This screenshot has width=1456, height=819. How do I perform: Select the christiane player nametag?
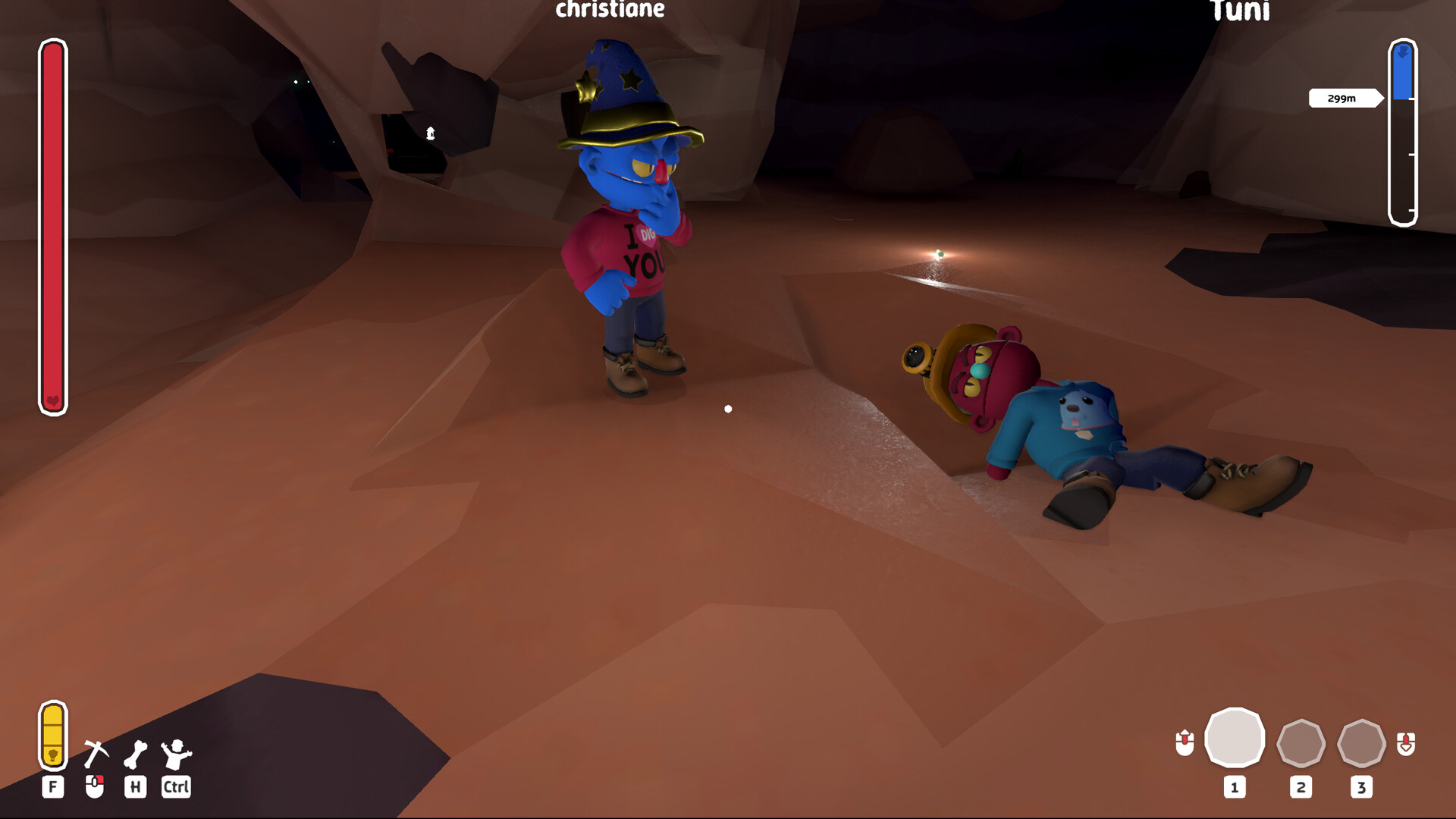609,9
